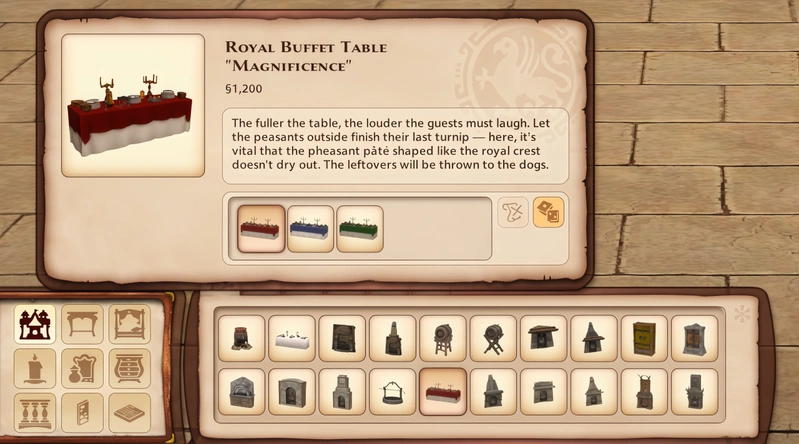Open the floor tile category

pyautogui.click(x=129, y=412)
